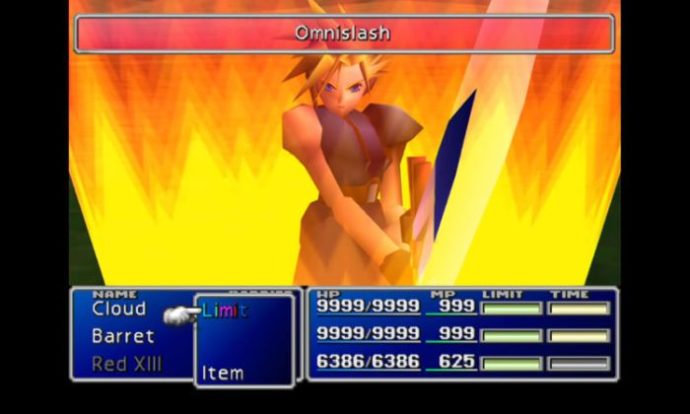690x414 pixels.
Task: Select the Limit command
Action: coord(224,310)
